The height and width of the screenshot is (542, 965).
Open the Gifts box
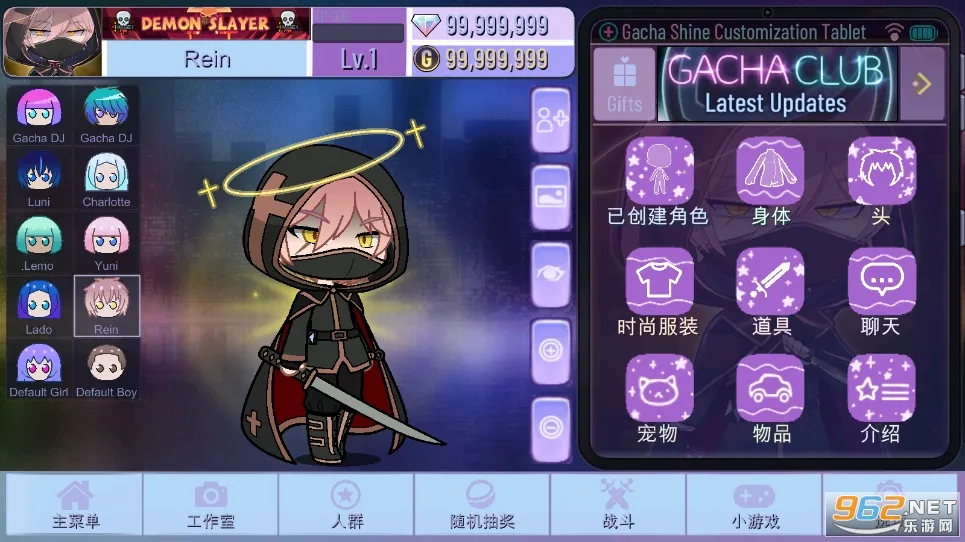click(624, 84)
